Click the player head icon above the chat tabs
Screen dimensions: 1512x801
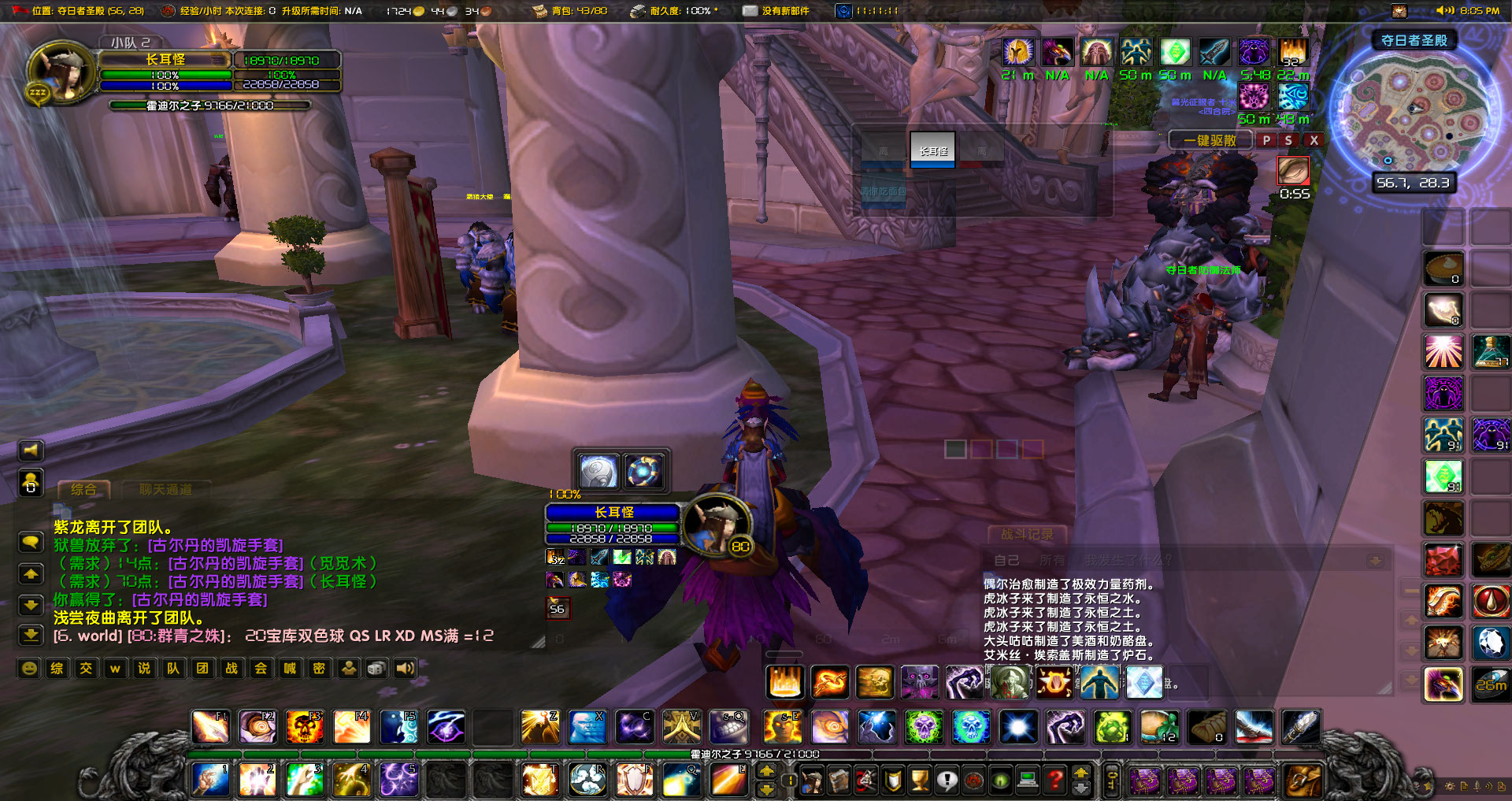pos(31,481)
